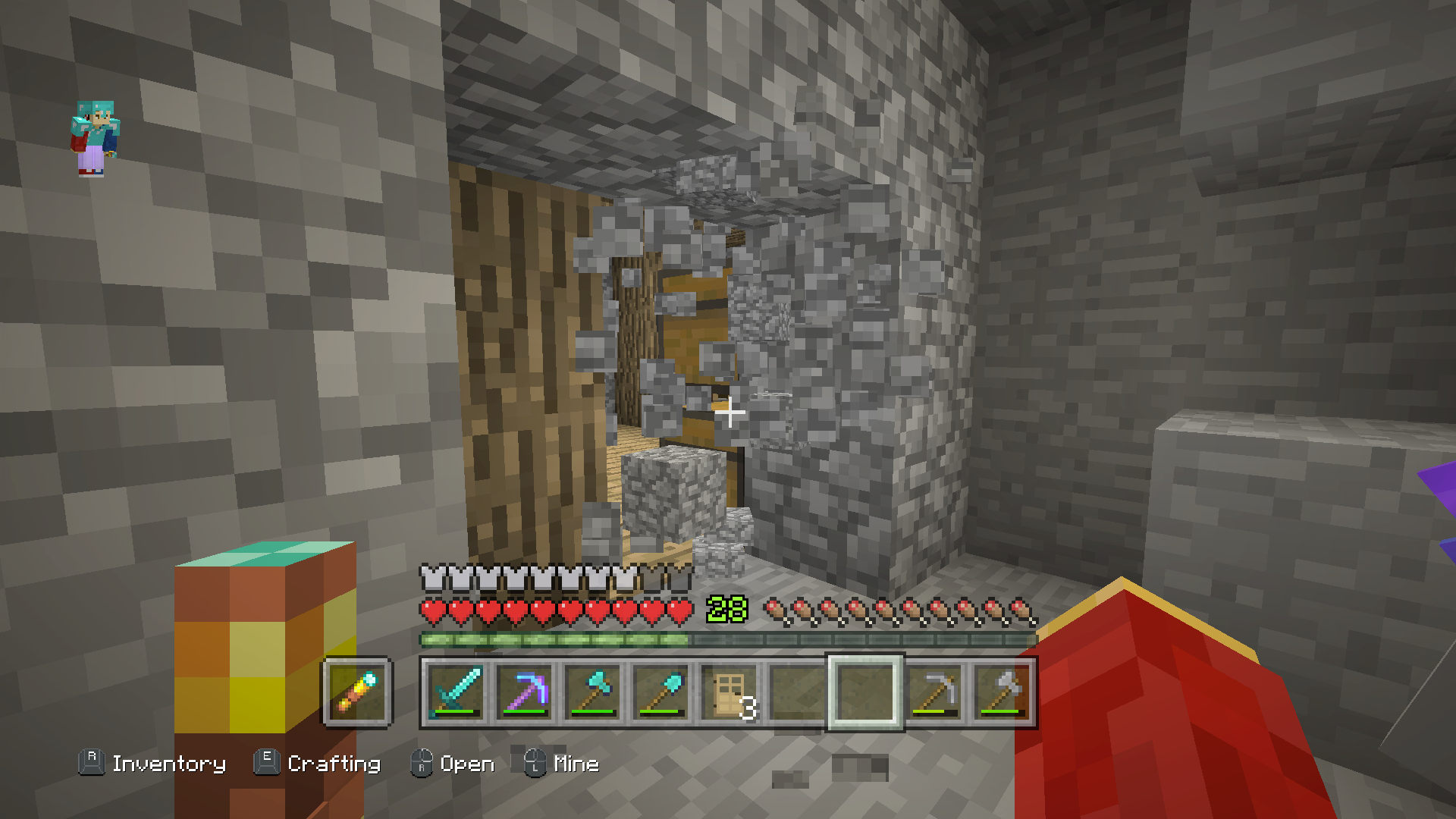1456x819 pixels.
Task: Click the mouse icon next to Open
Action: pos(423,763)
